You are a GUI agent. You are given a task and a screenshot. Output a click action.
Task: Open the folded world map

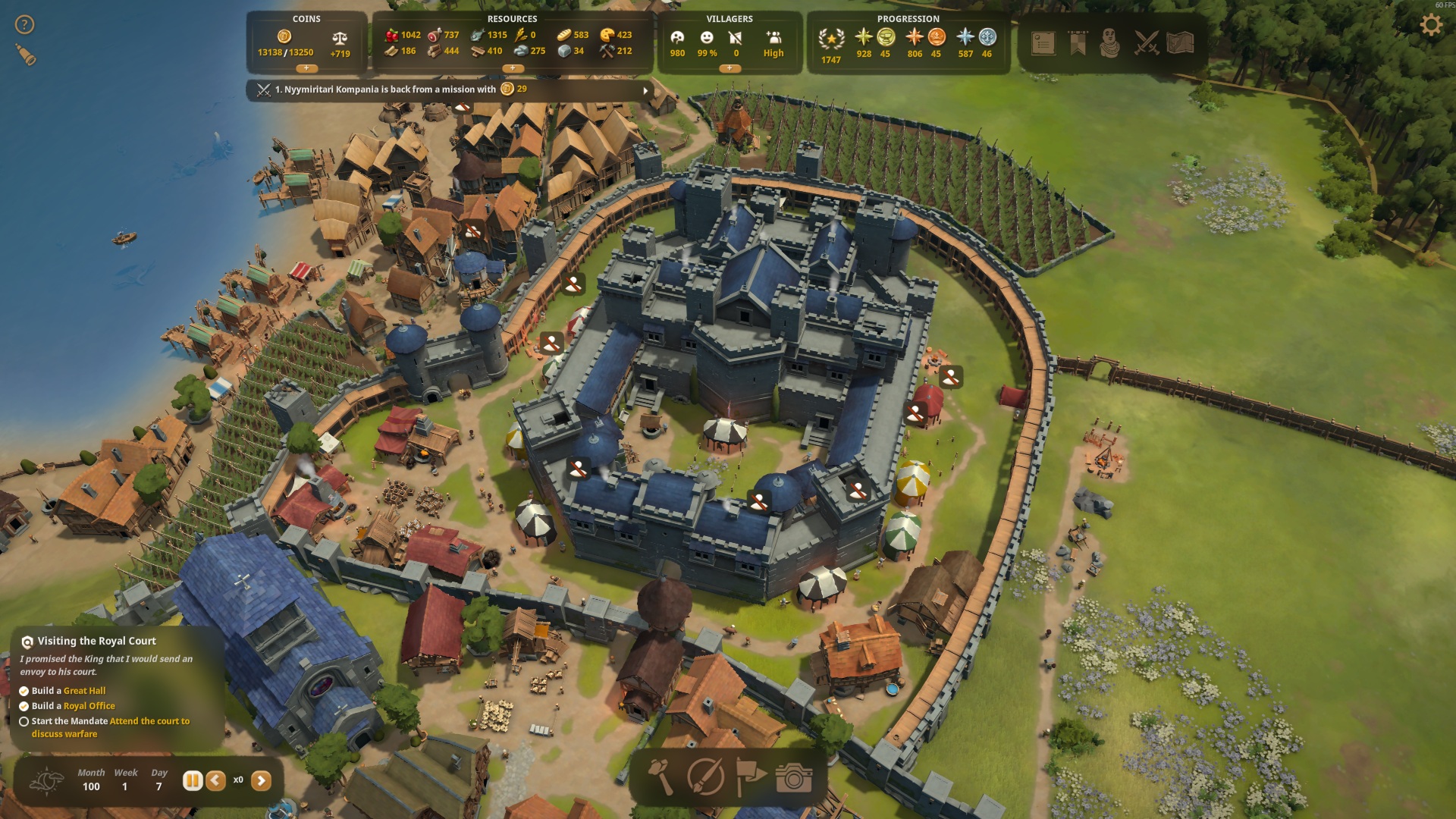click(1180, 43)
